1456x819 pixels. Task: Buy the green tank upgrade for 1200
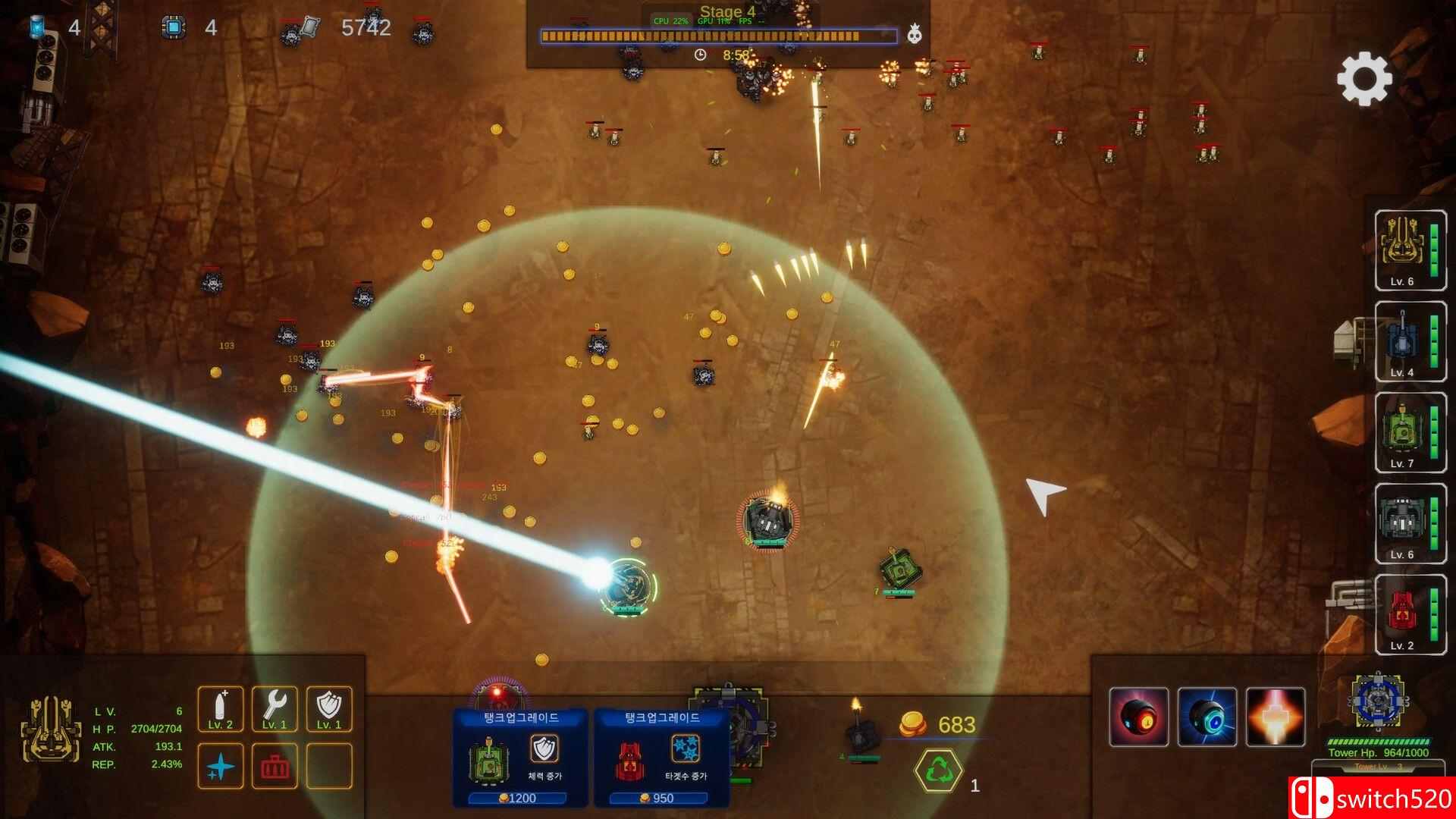coord(520,758)
